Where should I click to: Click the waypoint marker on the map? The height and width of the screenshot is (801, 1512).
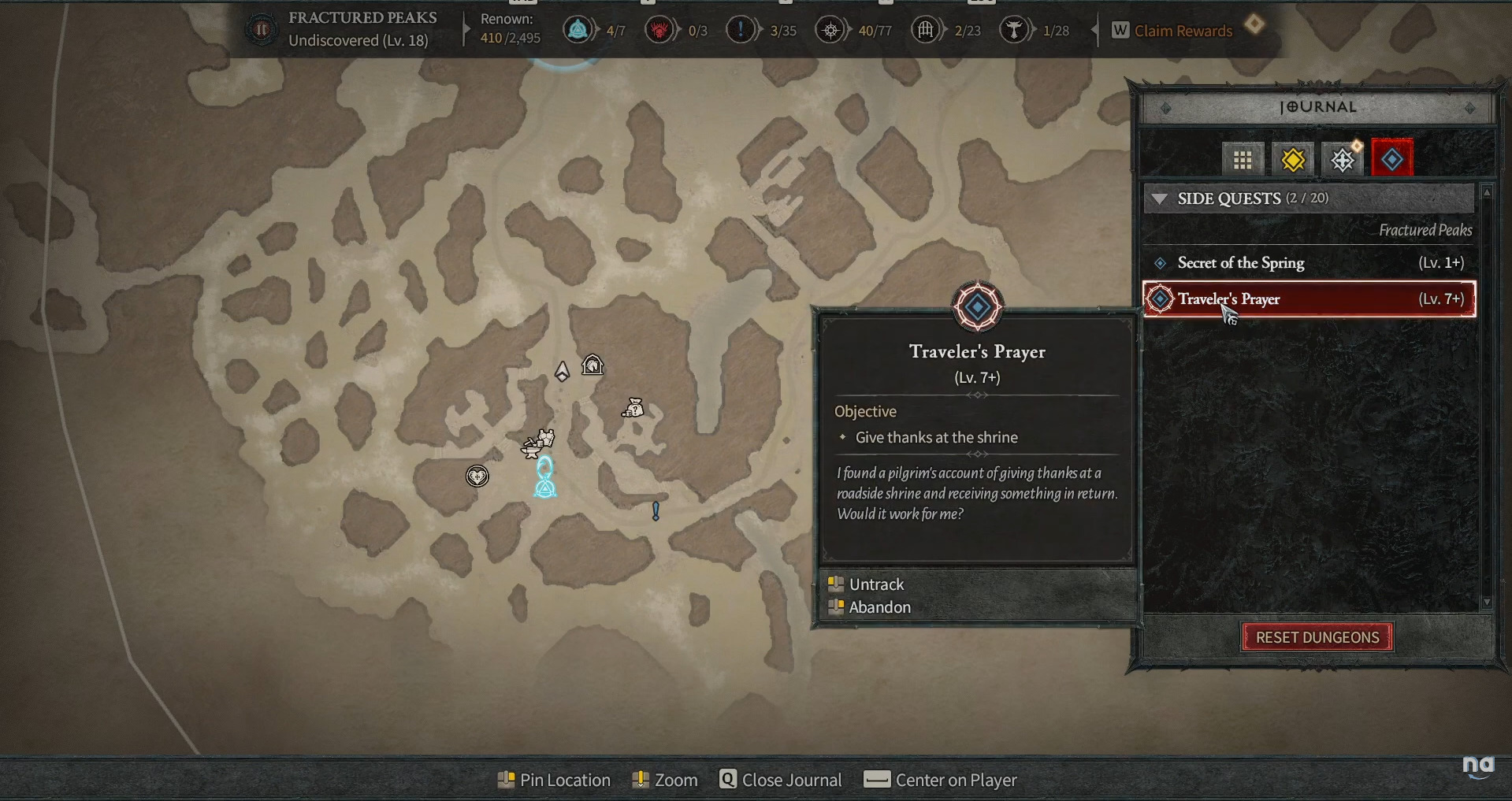pyautogui.click(x=544, y=478)
